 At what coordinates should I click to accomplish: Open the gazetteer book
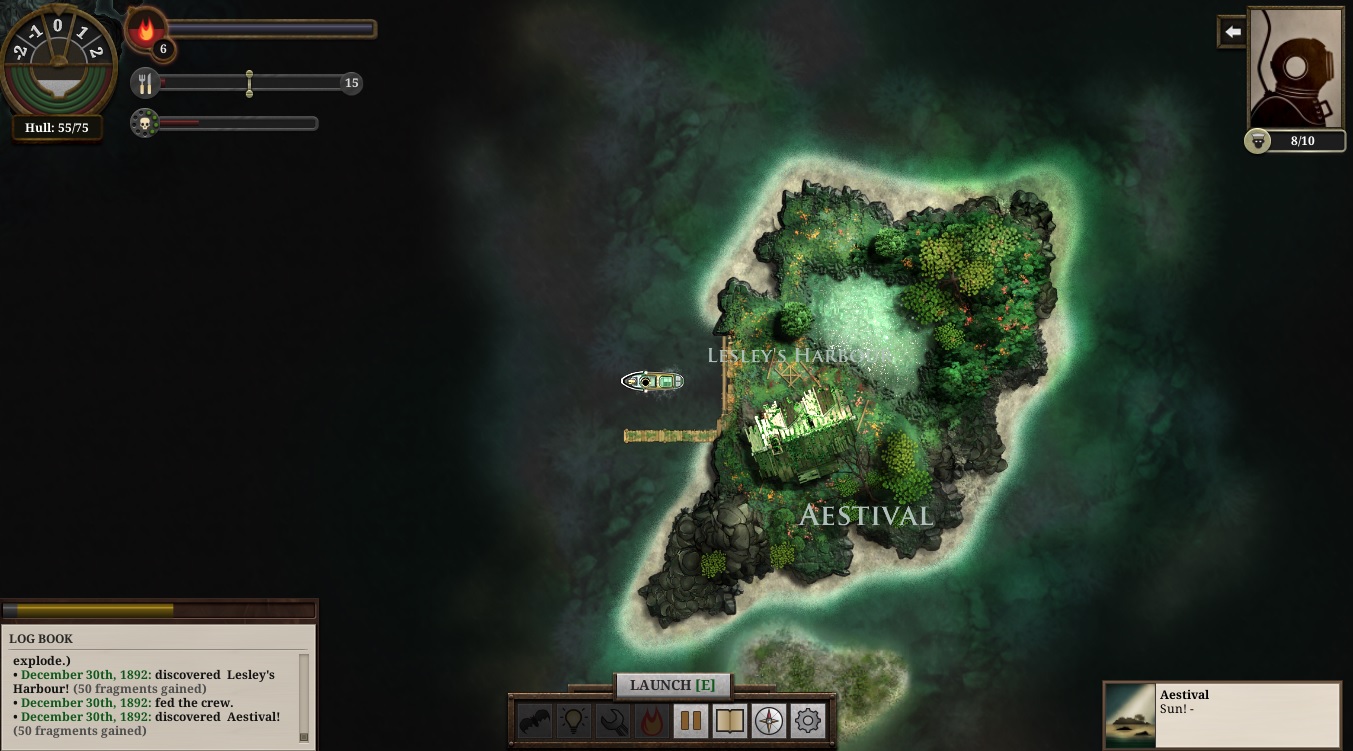(730, 720)
